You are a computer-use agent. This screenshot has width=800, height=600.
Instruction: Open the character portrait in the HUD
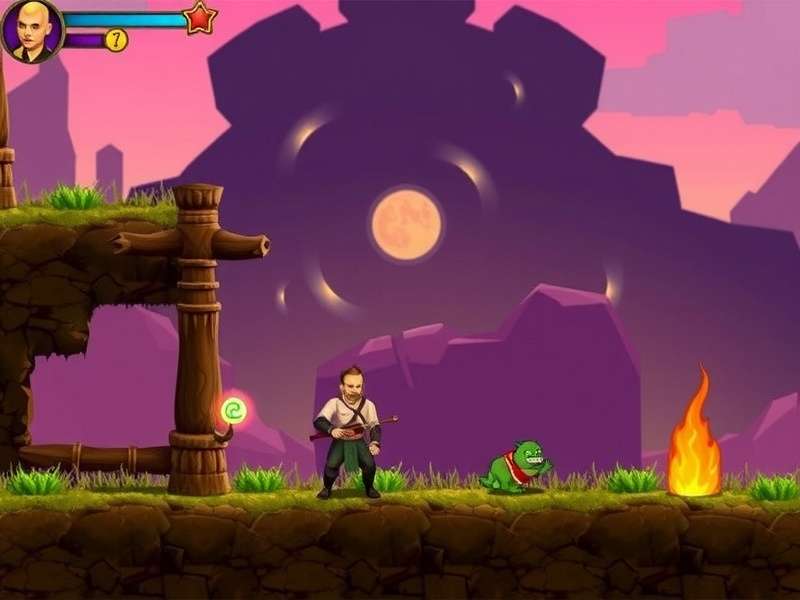coord(32,31)
